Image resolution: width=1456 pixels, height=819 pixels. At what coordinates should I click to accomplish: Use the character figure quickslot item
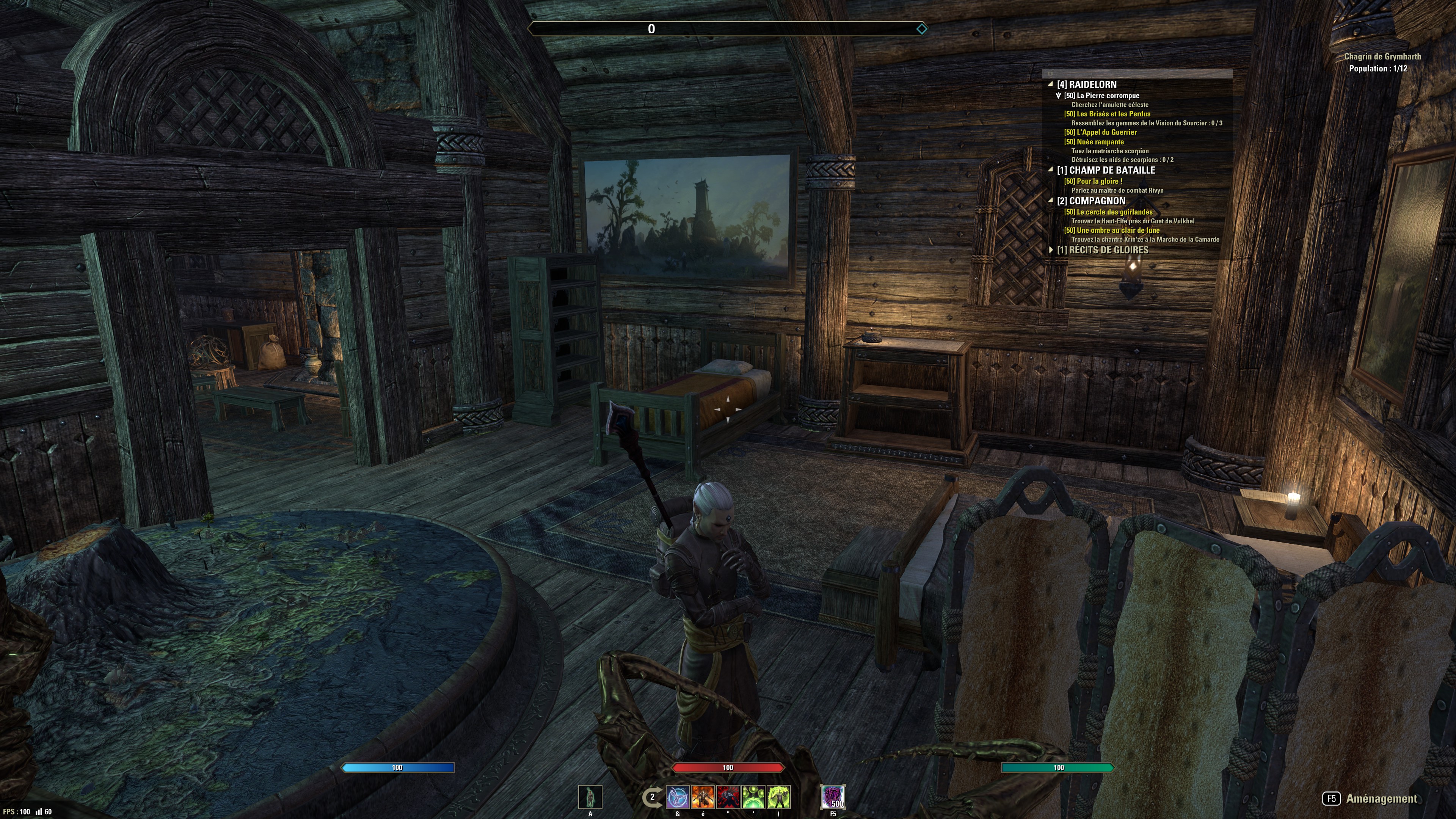click(590, 797)
